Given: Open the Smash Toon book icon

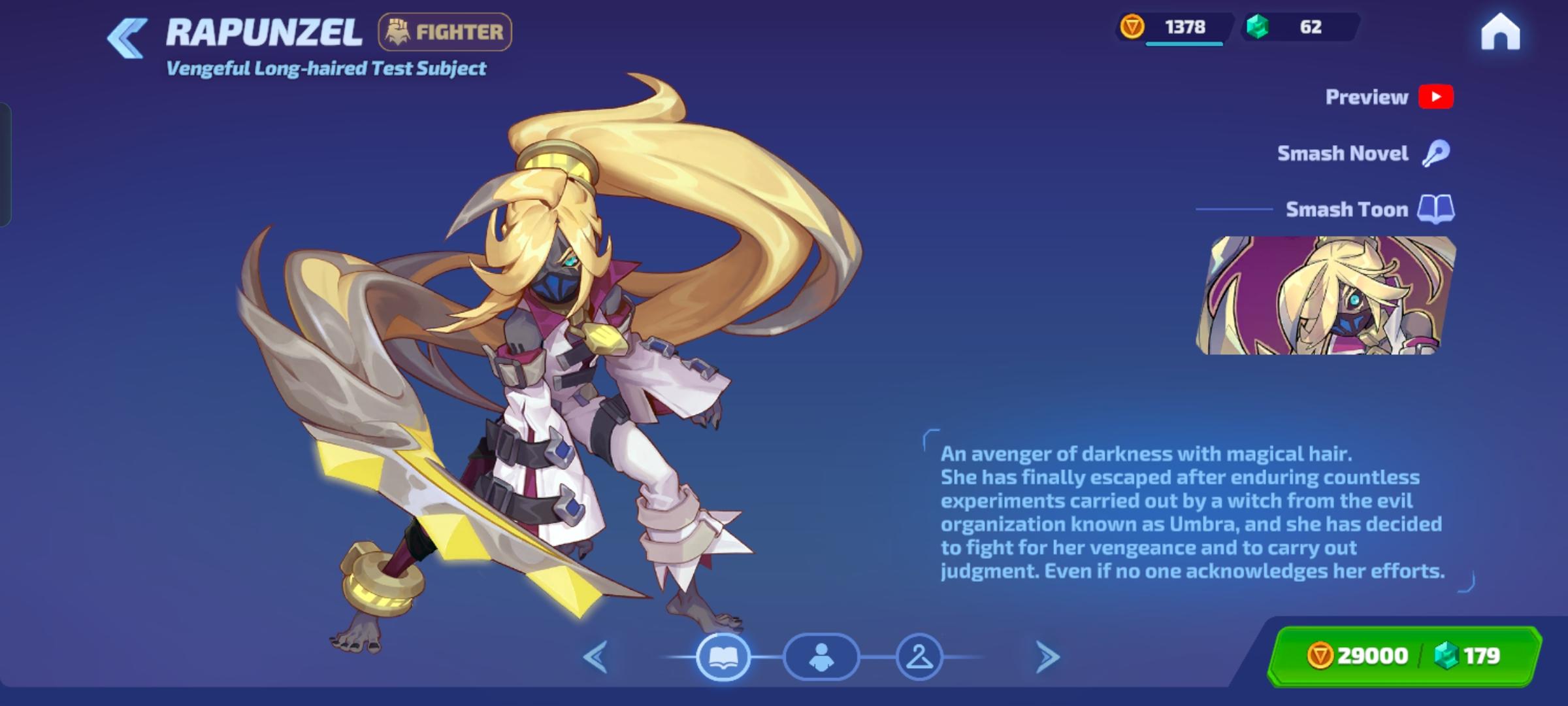Looking at the screenshot, I should pos(1436,209).
